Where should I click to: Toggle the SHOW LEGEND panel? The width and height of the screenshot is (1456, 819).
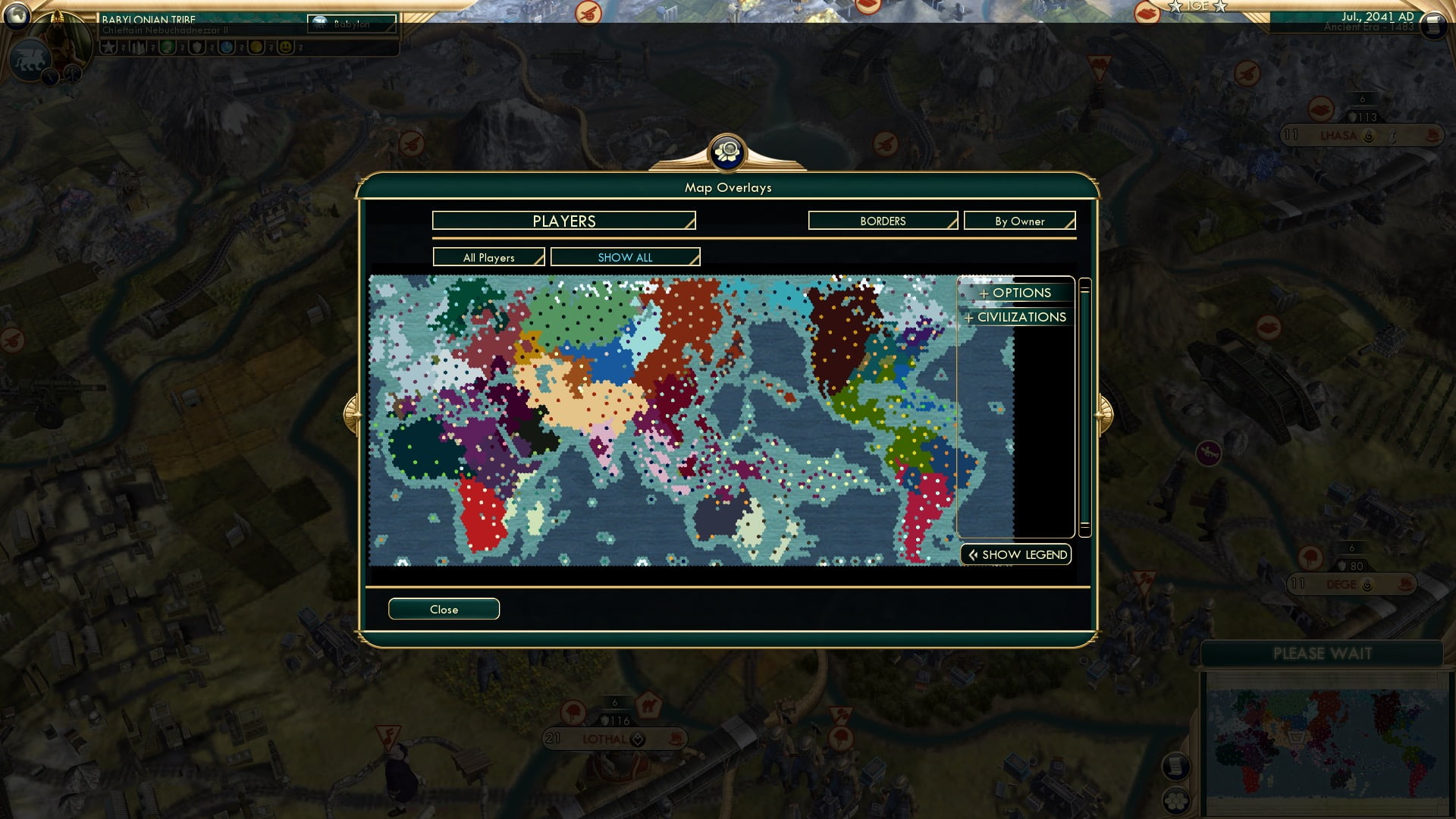point(1015,554)
